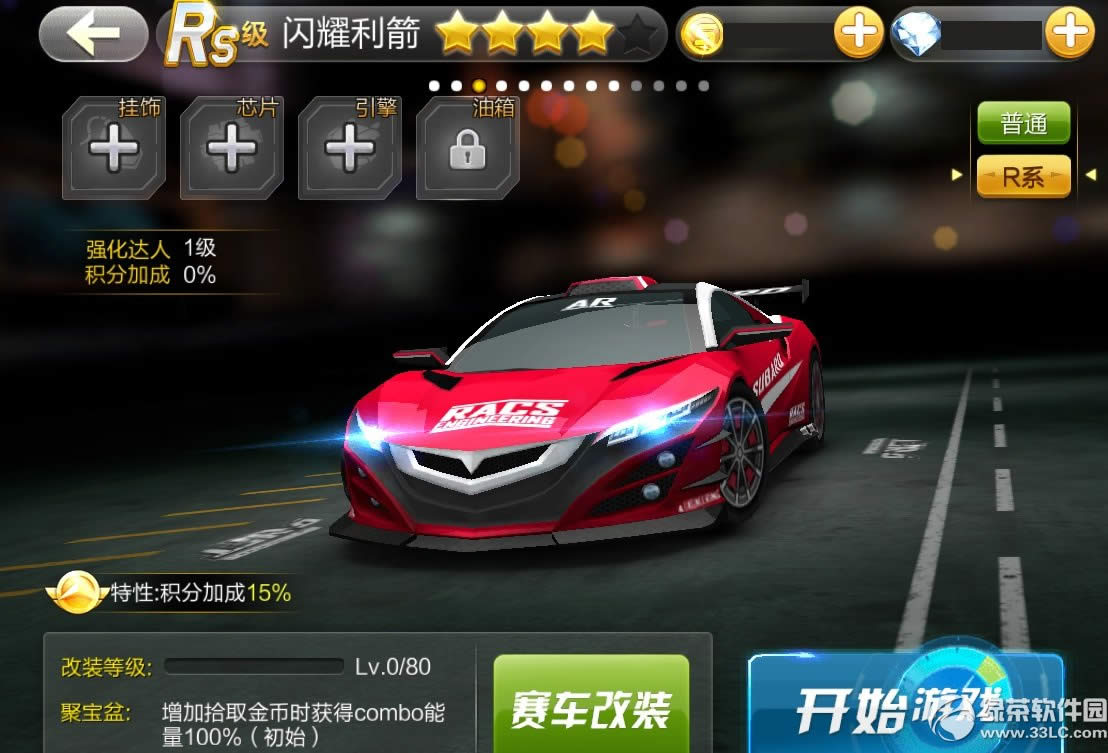
Task: Switch to the R系 car category
Action: [x=1023, y=177]
